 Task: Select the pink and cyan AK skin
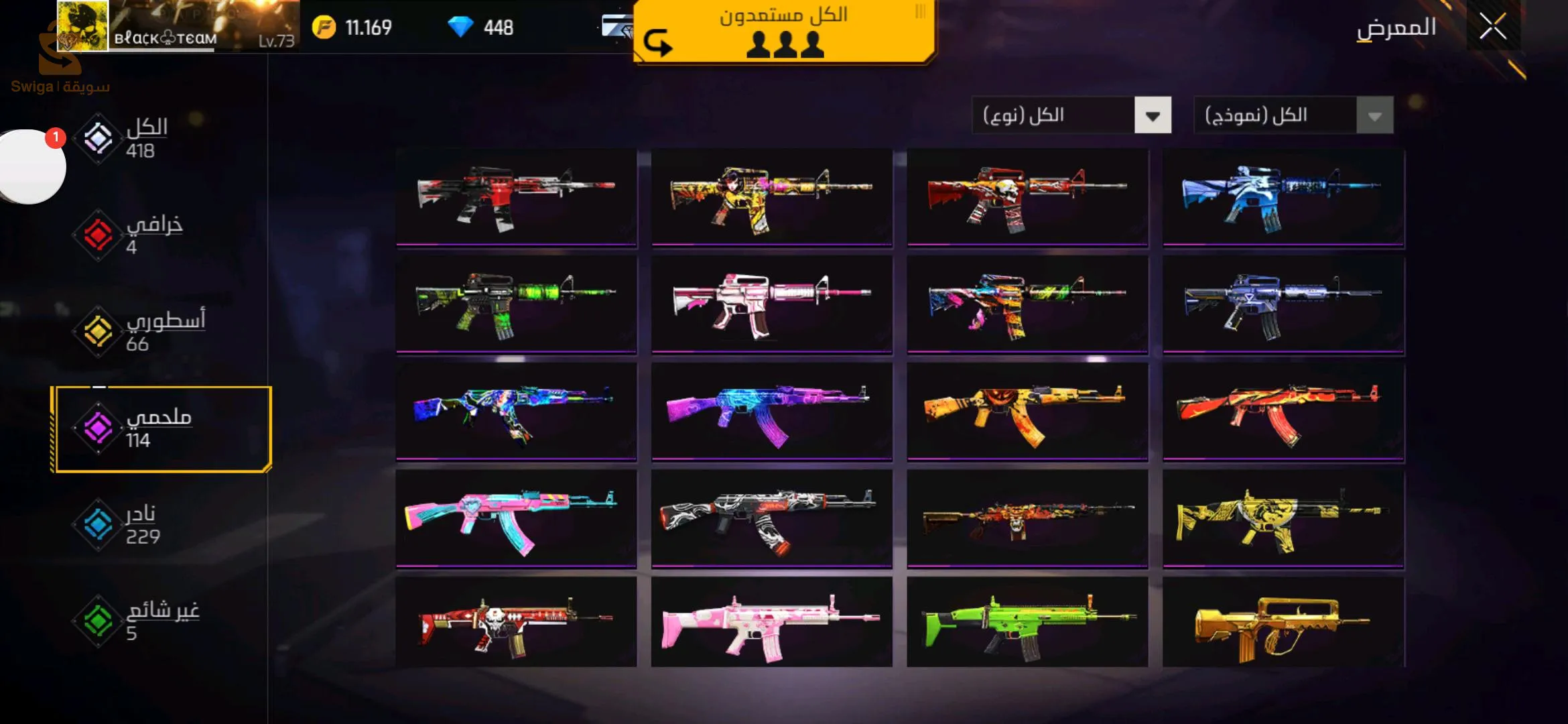click(x=516, y=519)
